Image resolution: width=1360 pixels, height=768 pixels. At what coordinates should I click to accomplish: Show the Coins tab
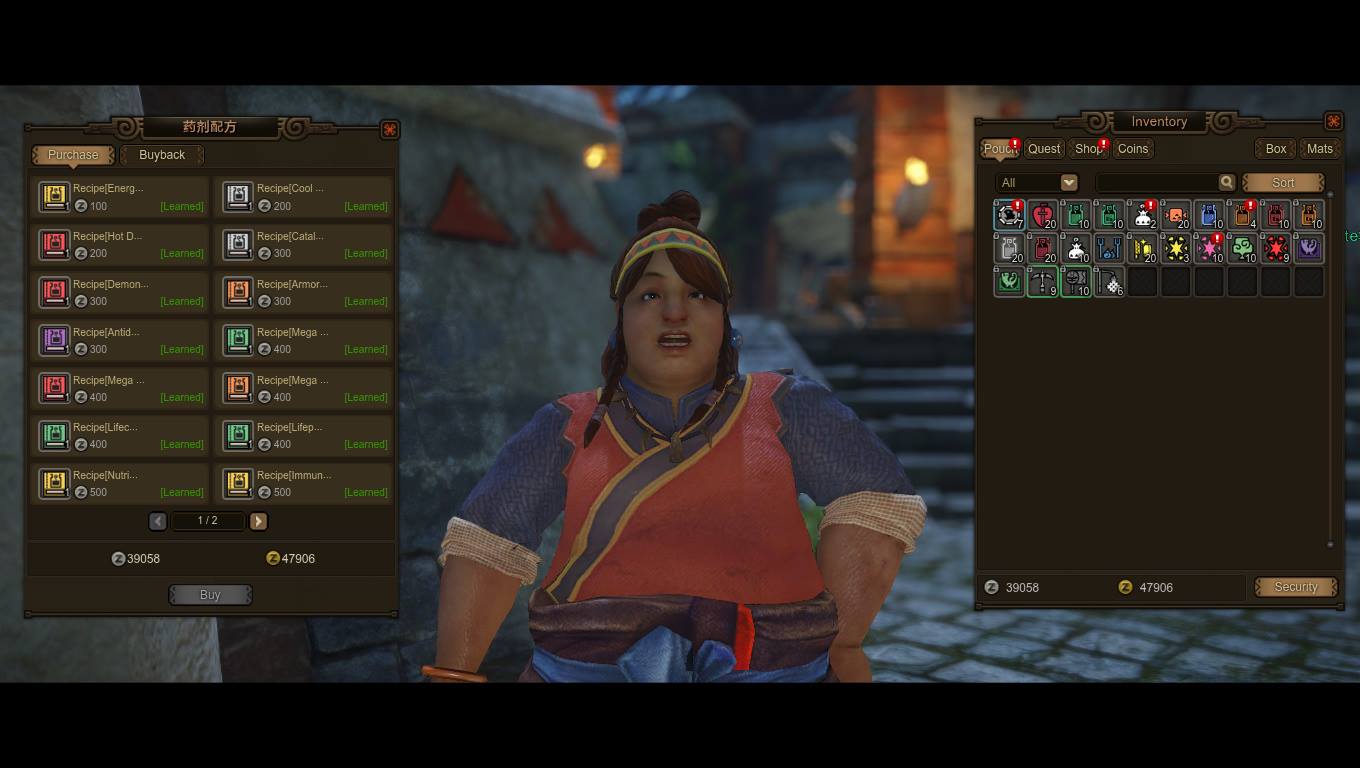click(1133, 149)
